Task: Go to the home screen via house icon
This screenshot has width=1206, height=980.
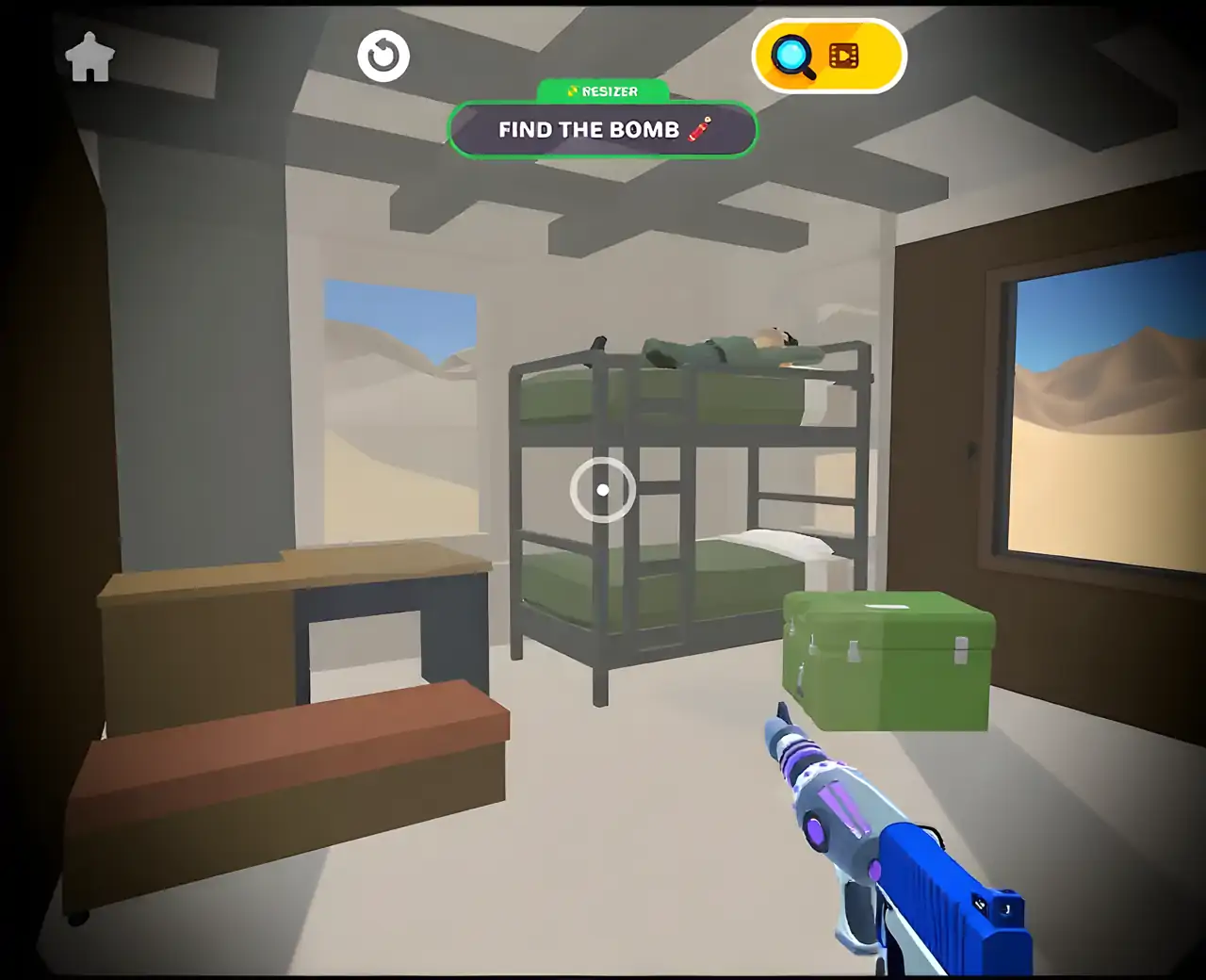Action: pos(90,57)
